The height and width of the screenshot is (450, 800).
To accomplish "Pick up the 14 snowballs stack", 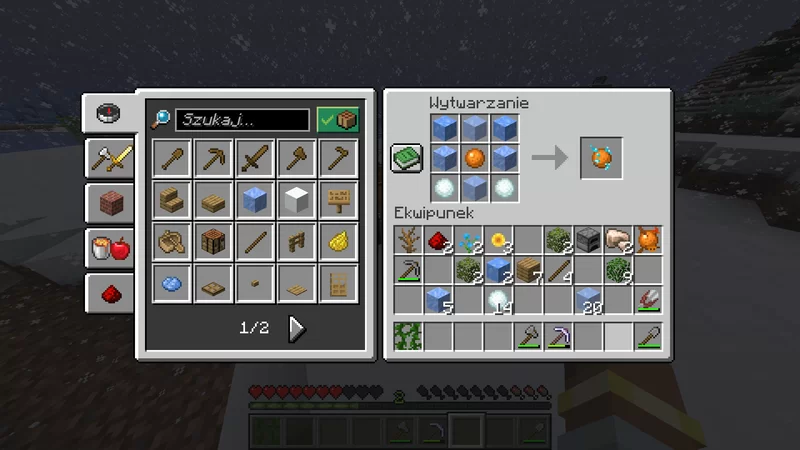I will (499, 299).
